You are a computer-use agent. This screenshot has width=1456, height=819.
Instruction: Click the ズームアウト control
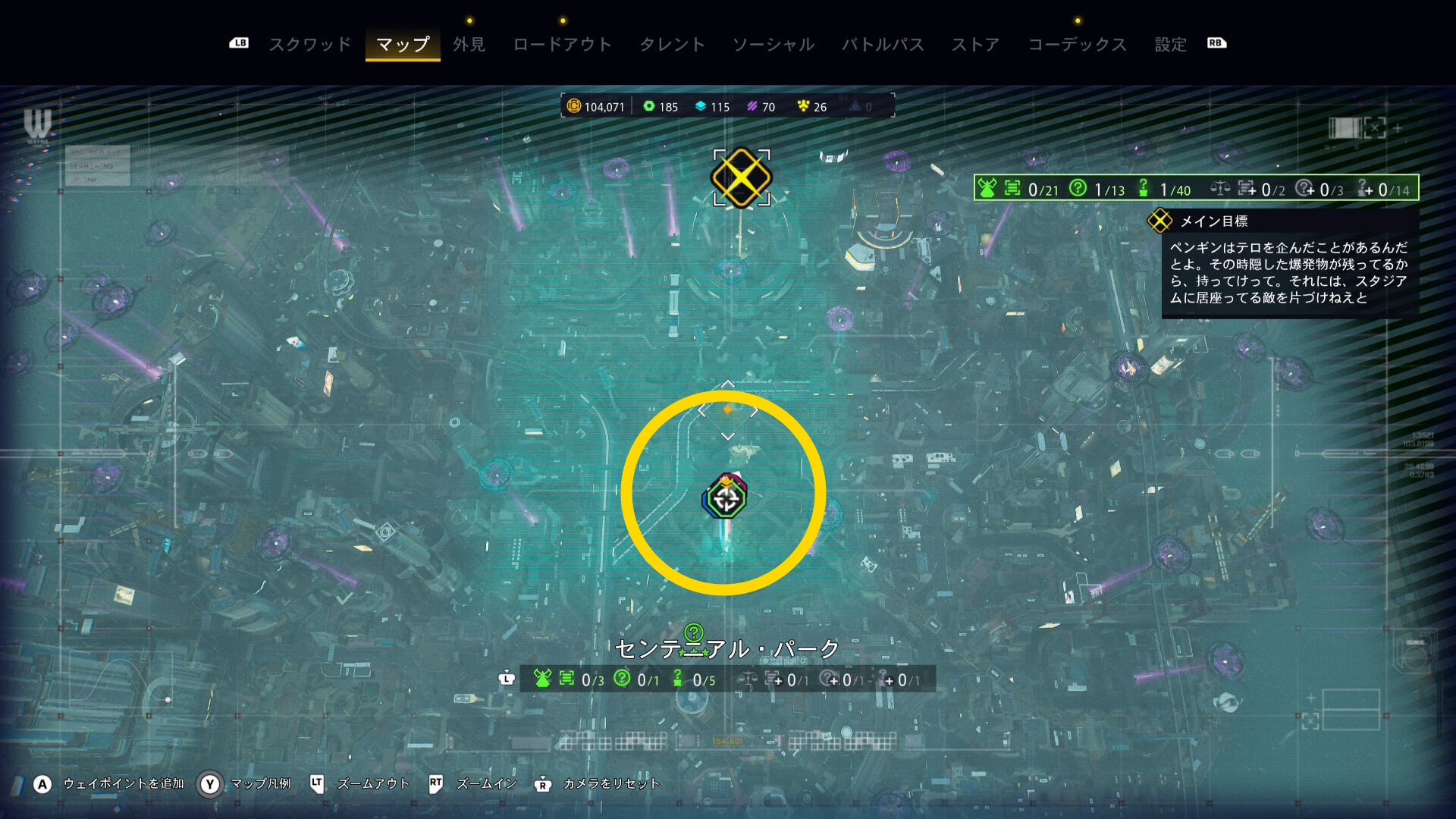tap(372, 784)
